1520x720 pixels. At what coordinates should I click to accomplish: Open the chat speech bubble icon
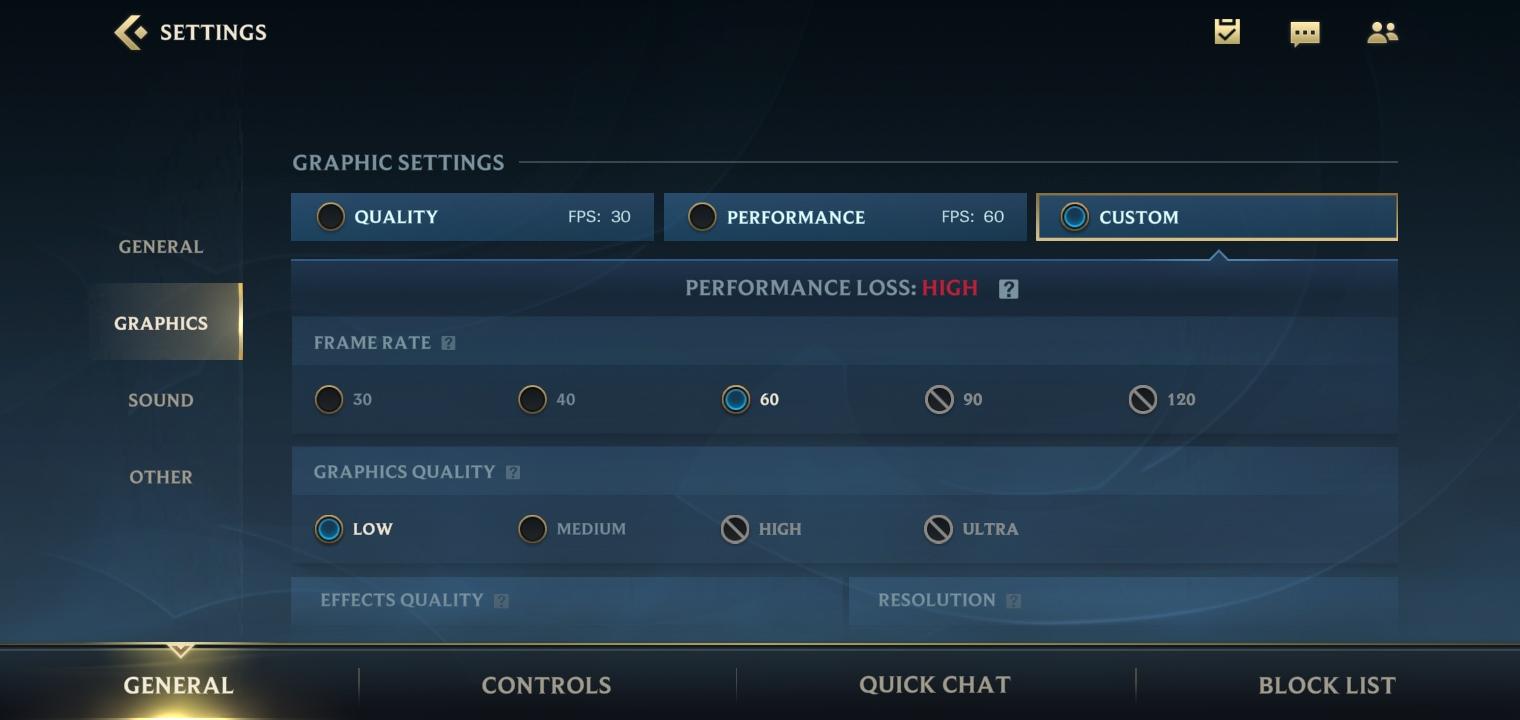[1304, 34]
